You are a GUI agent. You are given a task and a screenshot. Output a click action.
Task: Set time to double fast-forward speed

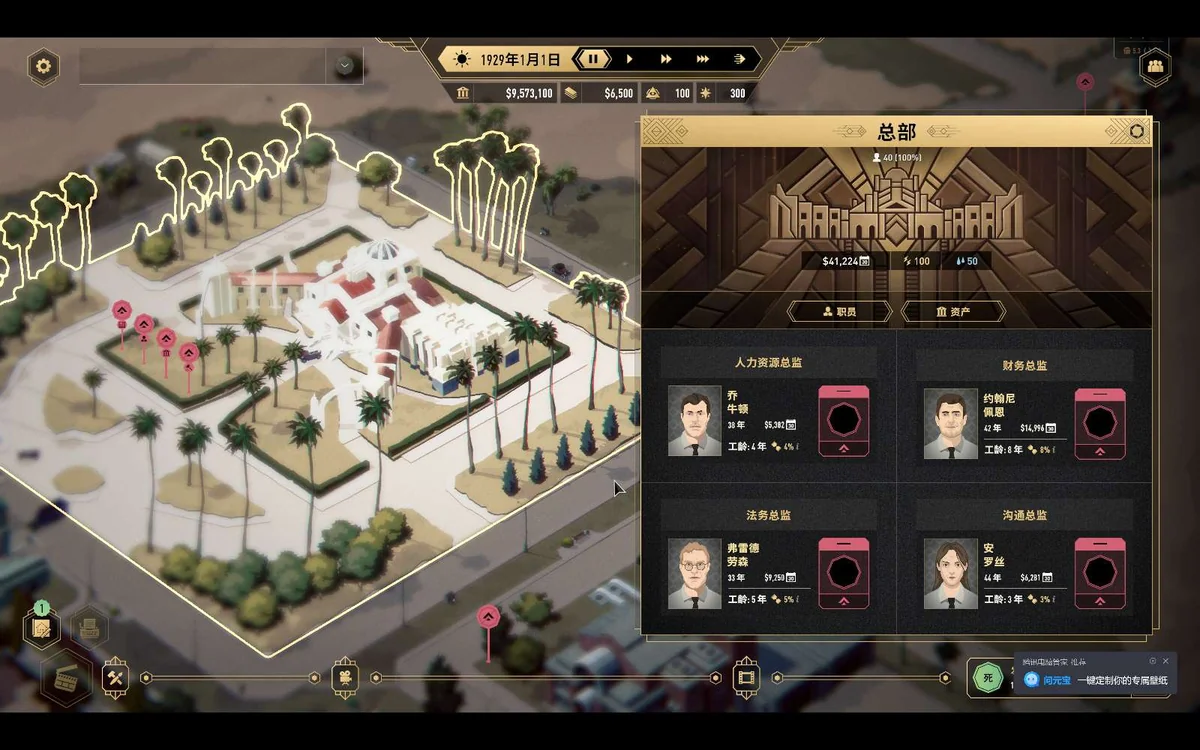[665, 60]
